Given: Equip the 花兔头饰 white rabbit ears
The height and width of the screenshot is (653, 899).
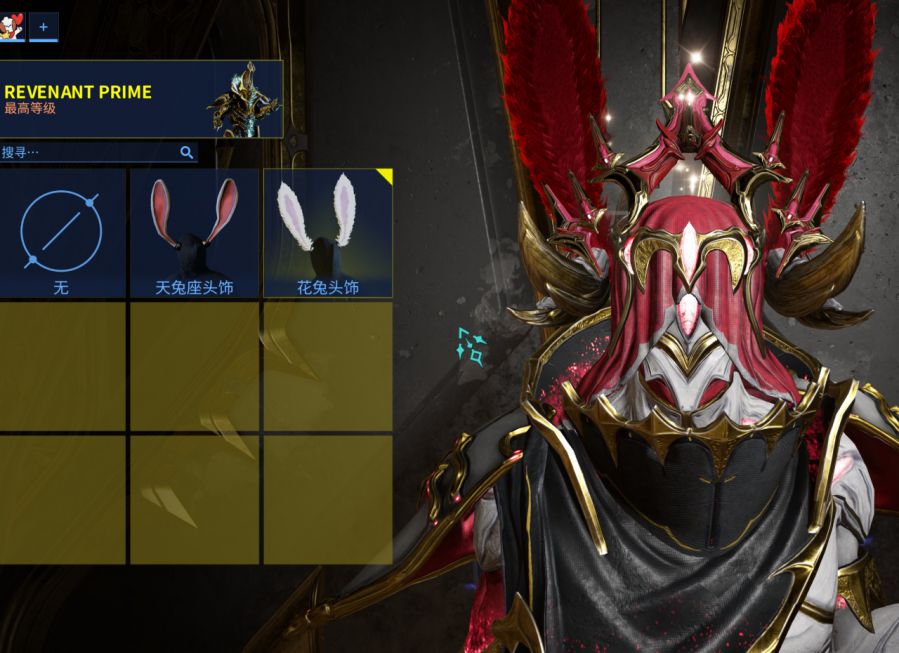Looking at the screenshot, I should click(x=328, y=233).
